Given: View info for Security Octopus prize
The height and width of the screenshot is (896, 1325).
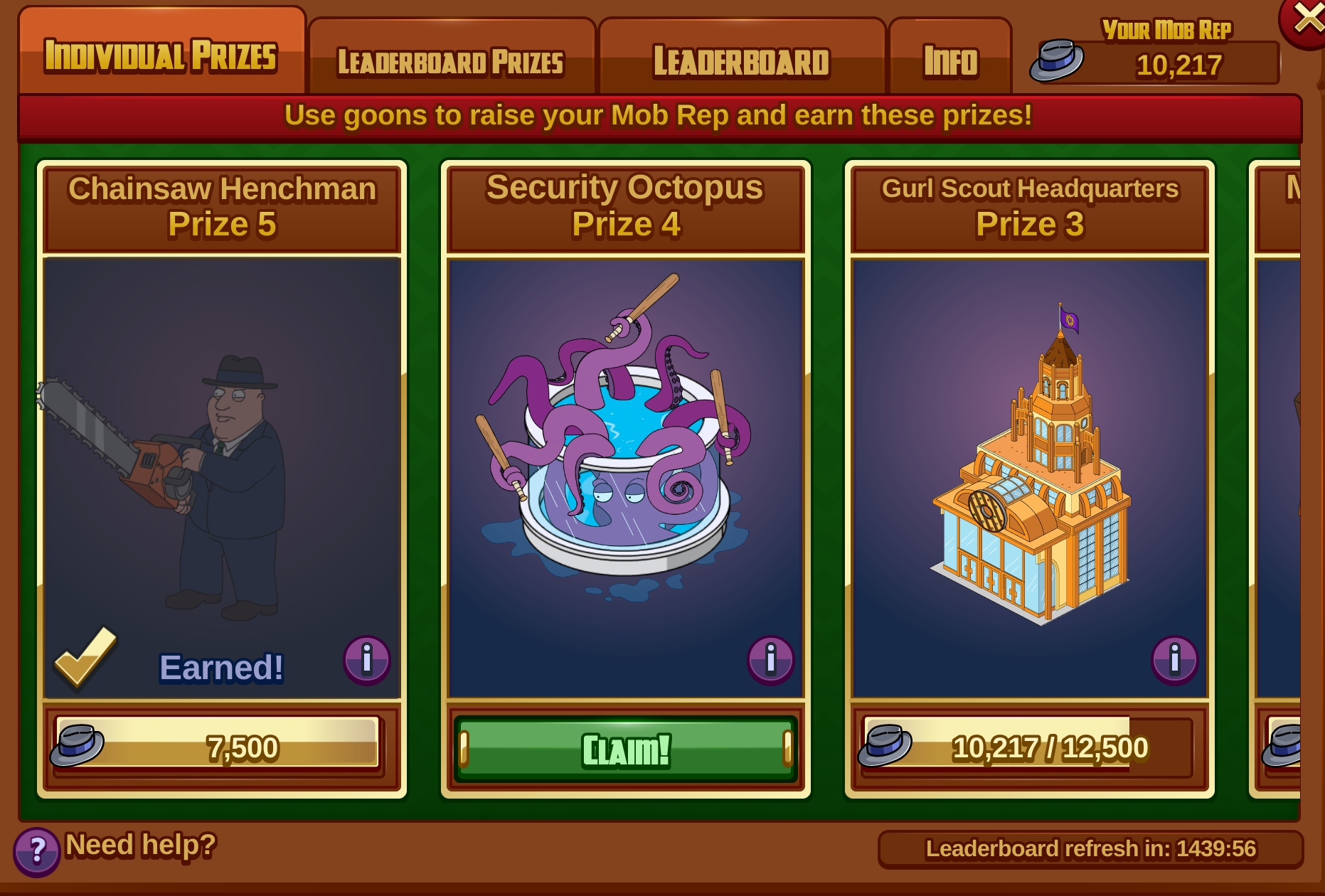Looking at the screenshot, I should click(x=771, y=659).
